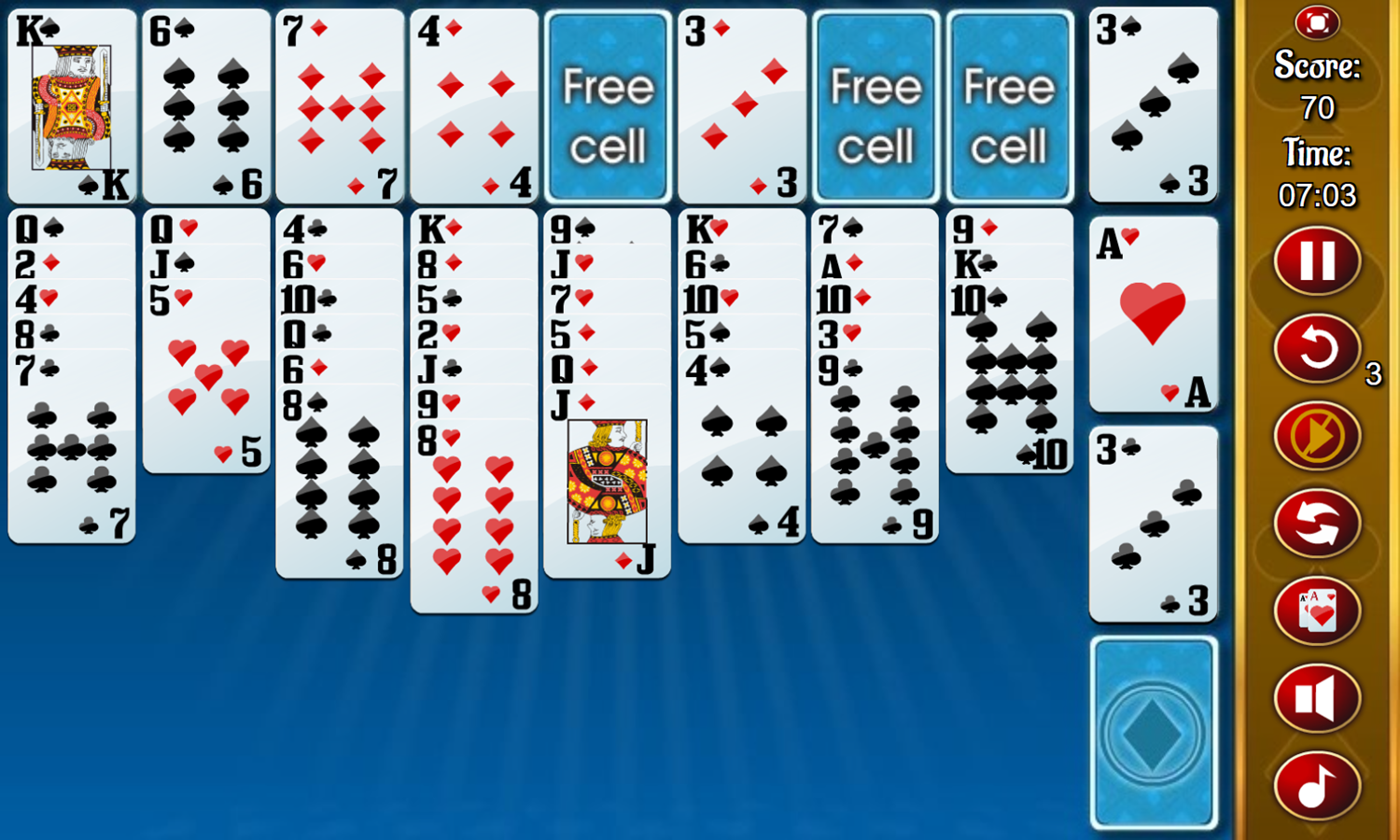Restart the current deal
The image size is (1400, 840).
click(1316, 524)
